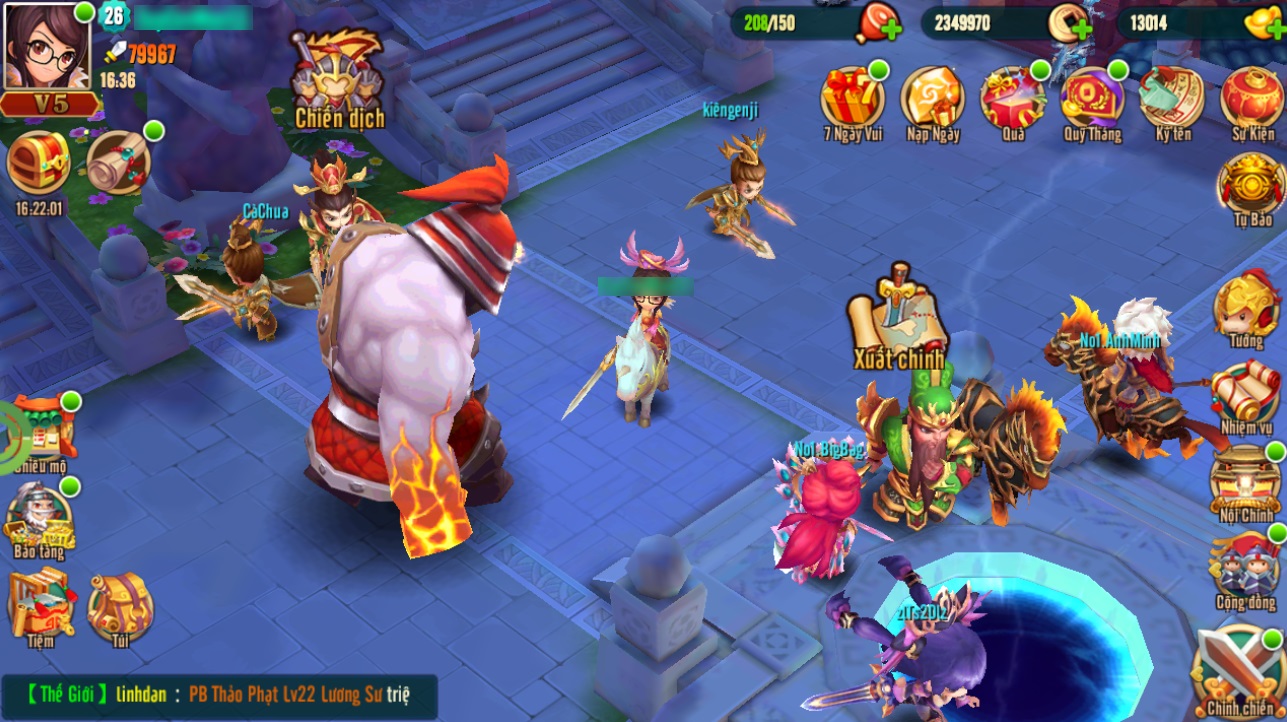Screen dimensions: 1287x722
Task: Open the Tụ Bảo icon
Action: pyautogui.click(x=1252, y=188)
